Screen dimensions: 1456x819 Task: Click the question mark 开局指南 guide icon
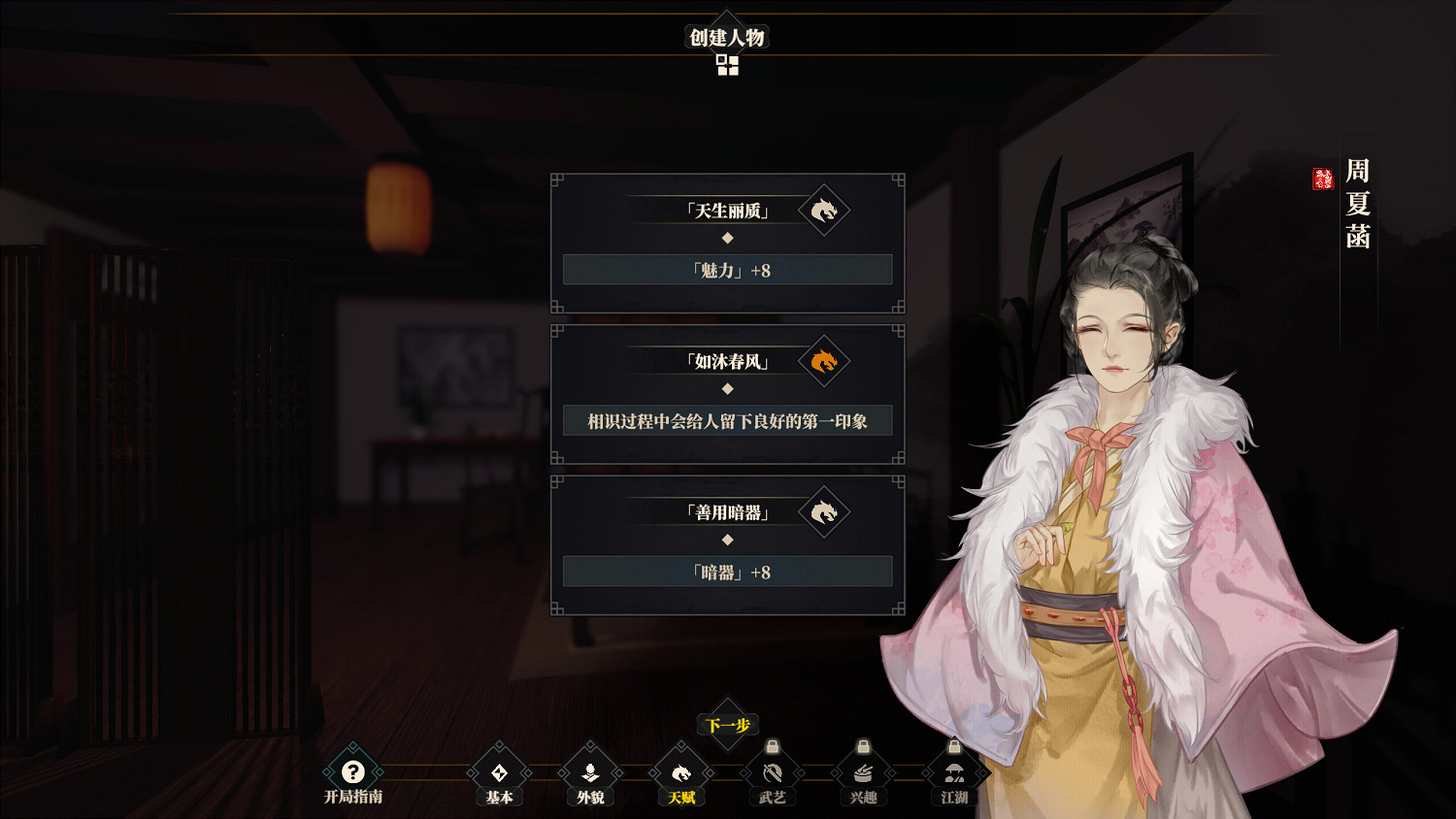353,772
